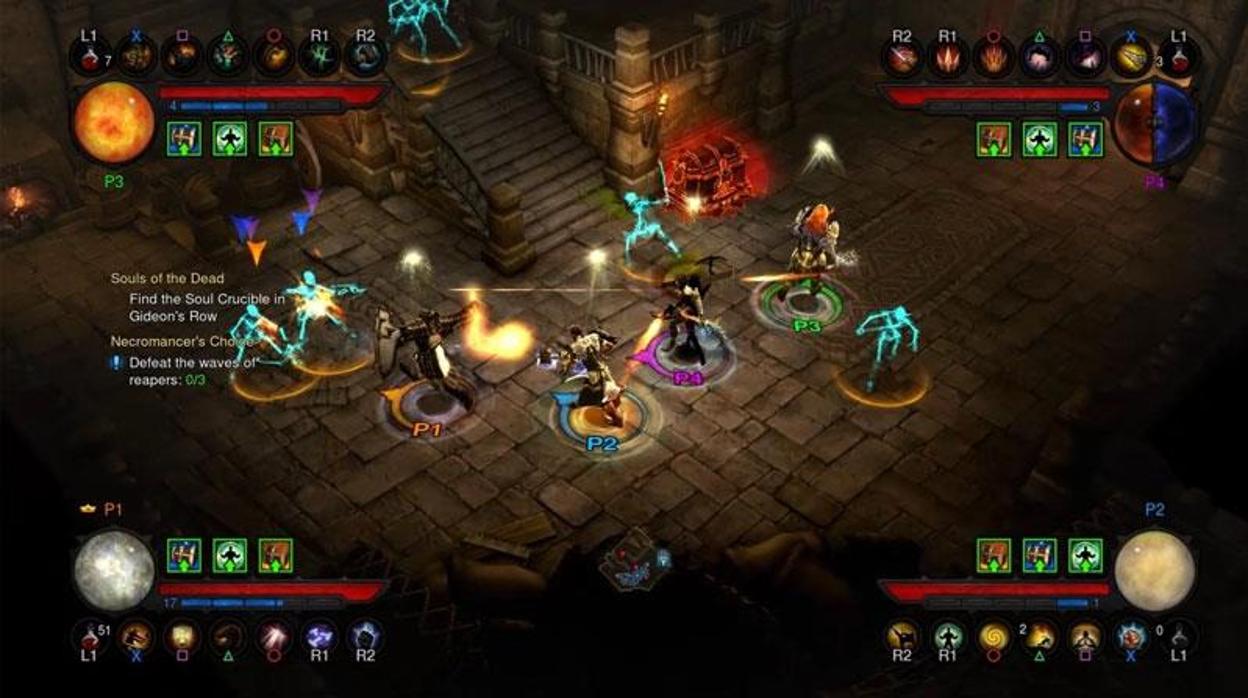Use P4's red health potion icon
Screen dimensions: 1248x698
click(1180, 57)
